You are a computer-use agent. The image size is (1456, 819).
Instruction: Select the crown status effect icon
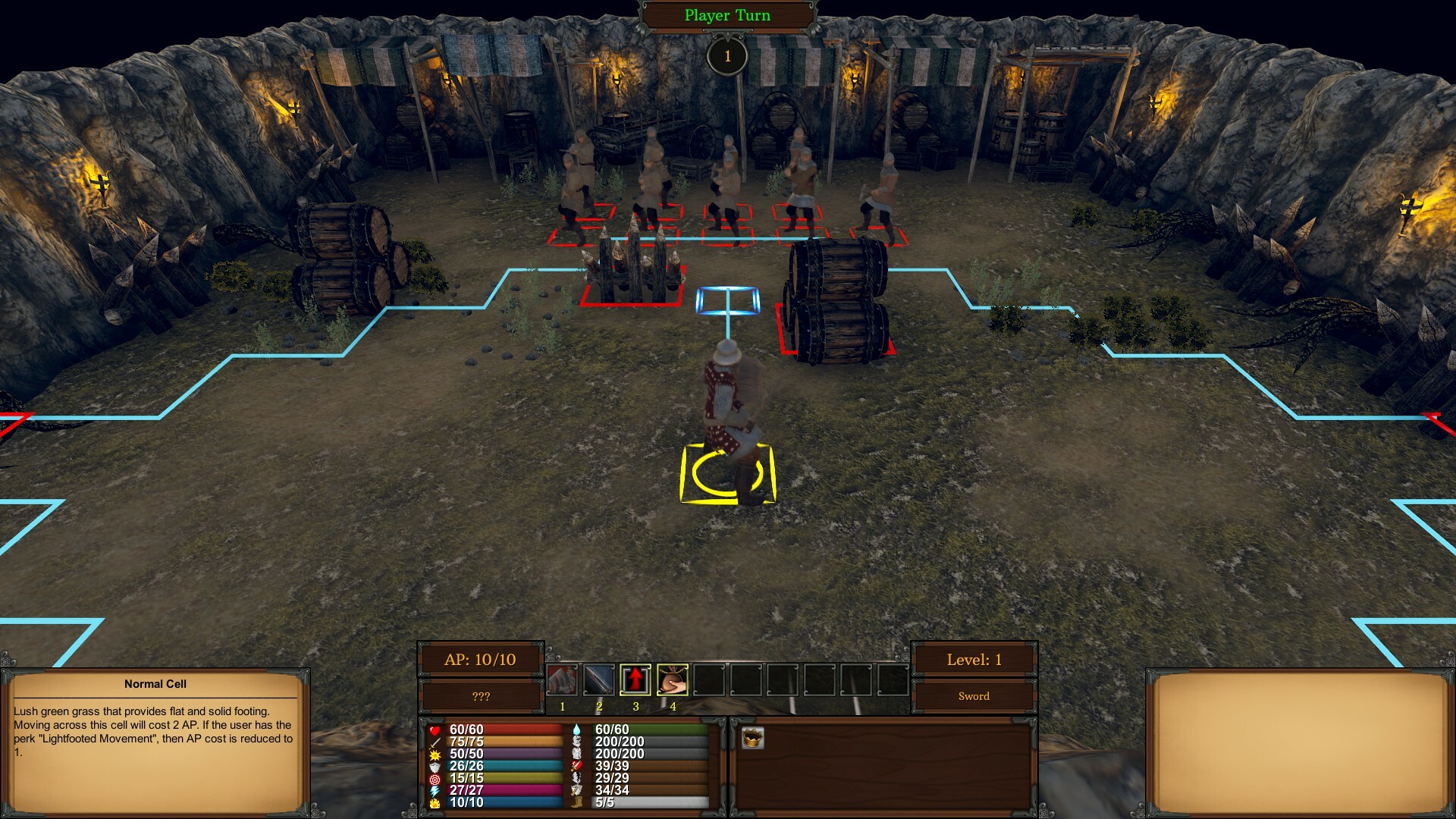coord(755,738)
